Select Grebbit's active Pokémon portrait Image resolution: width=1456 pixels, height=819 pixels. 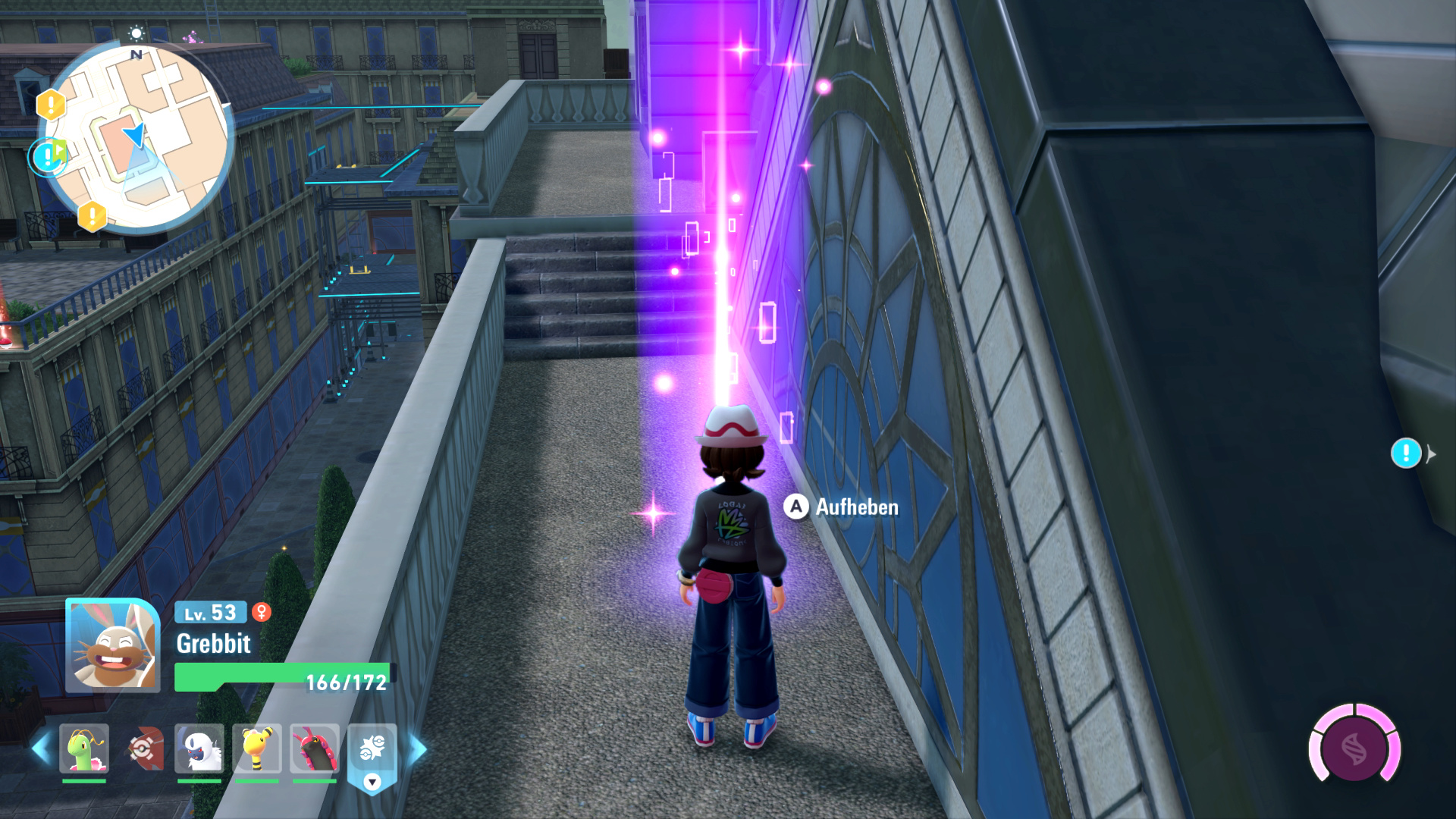tap(112, 645)
